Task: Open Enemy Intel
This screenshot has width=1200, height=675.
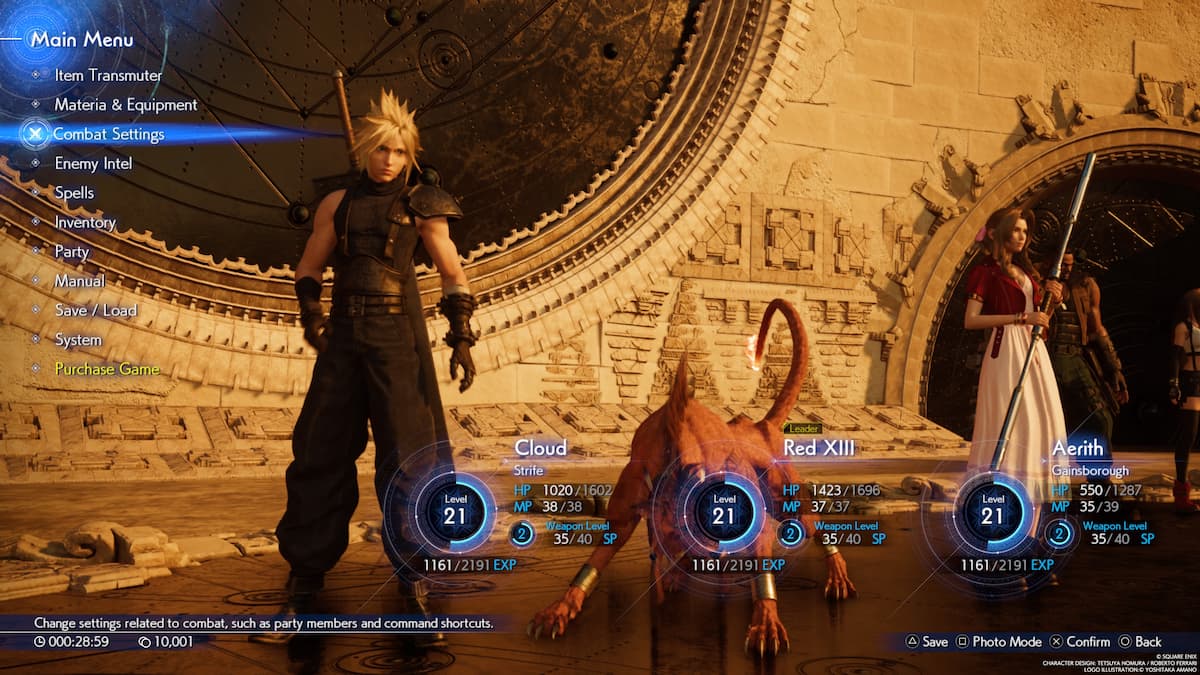Action: 93,163
